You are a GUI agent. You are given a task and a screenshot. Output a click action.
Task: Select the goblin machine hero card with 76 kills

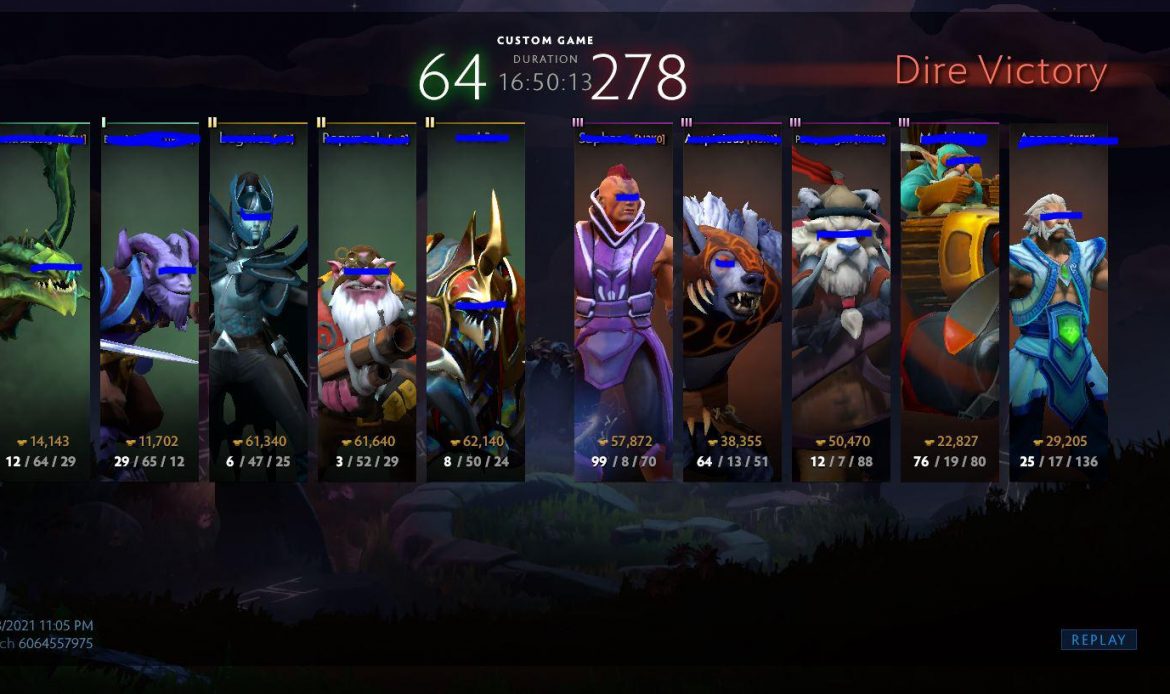click(950, 300)
